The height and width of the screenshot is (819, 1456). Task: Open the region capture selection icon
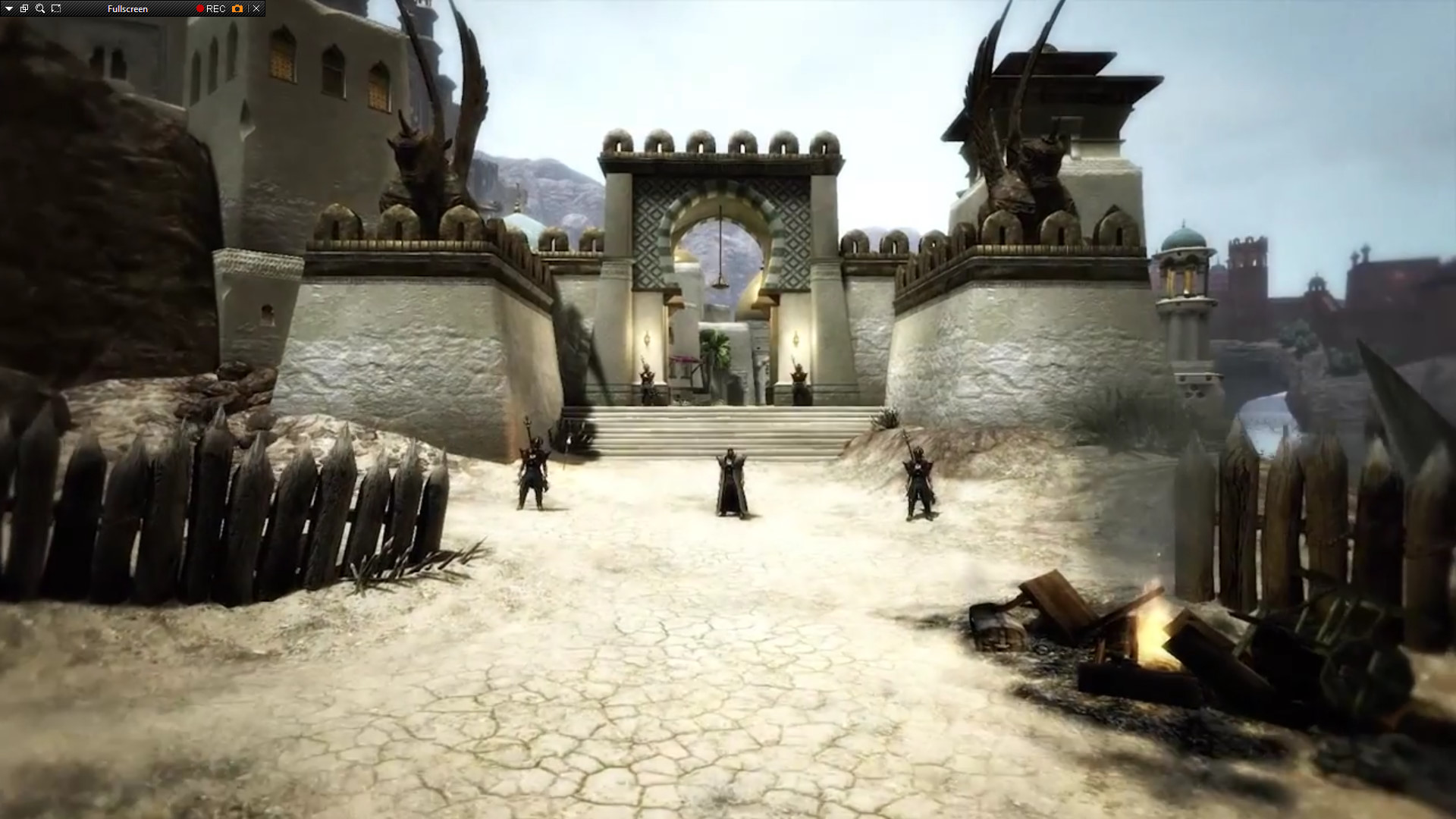(55, 9)
